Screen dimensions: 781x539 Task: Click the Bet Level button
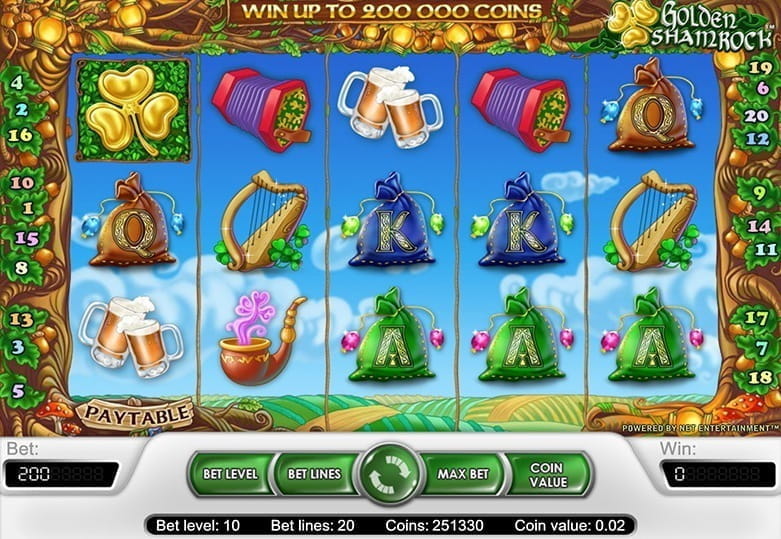coord(231,474)
